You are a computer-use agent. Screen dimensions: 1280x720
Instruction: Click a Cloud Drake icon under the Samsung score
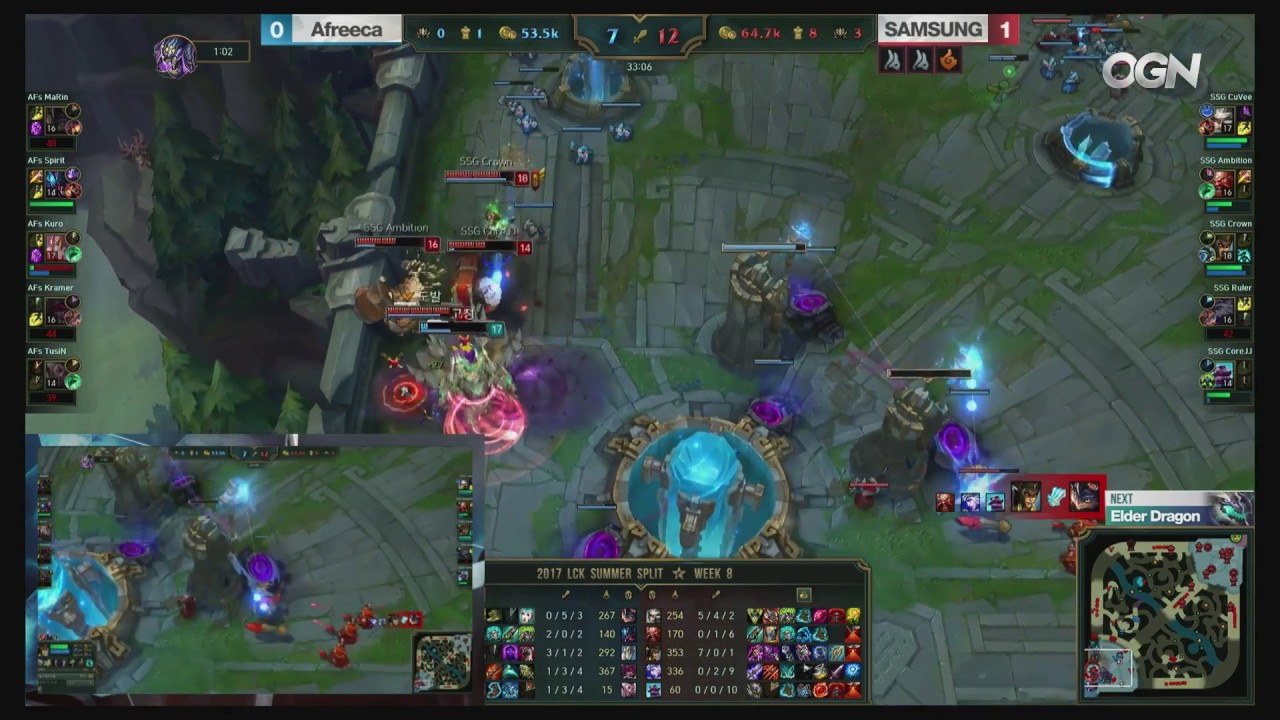tap(890, 60)
